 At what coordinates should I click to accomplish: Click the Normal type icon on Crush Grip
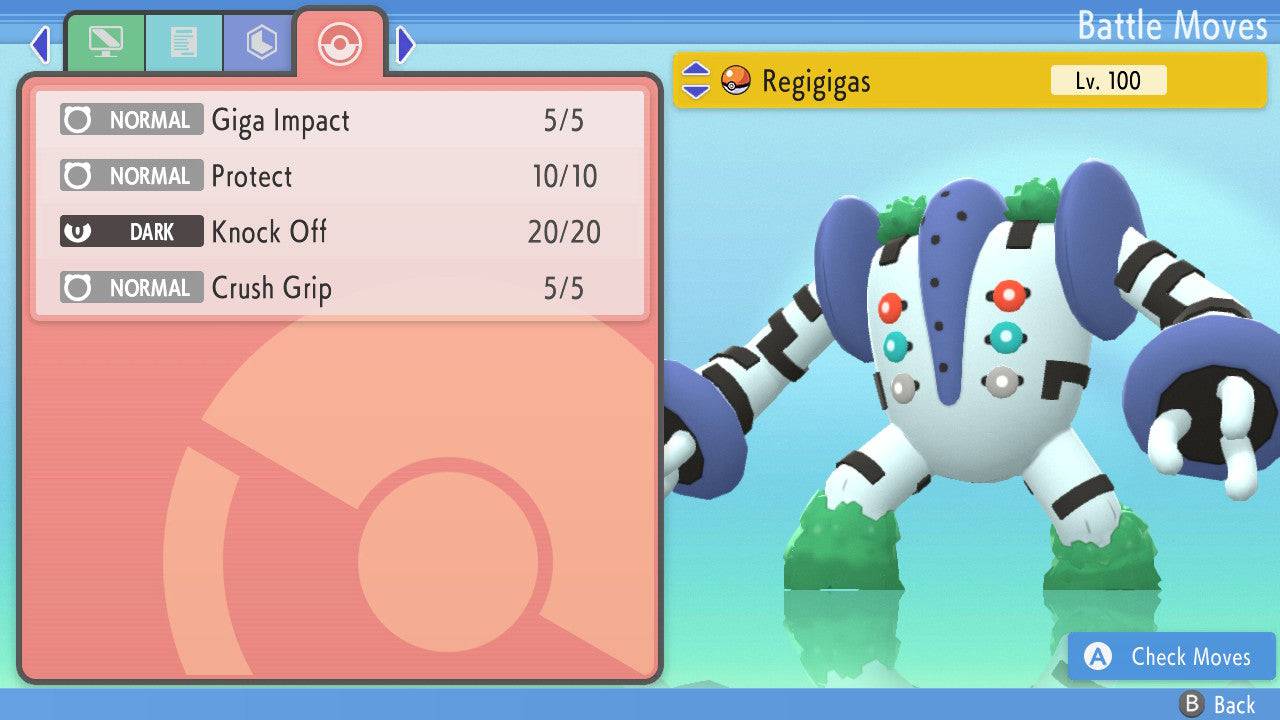87,288
